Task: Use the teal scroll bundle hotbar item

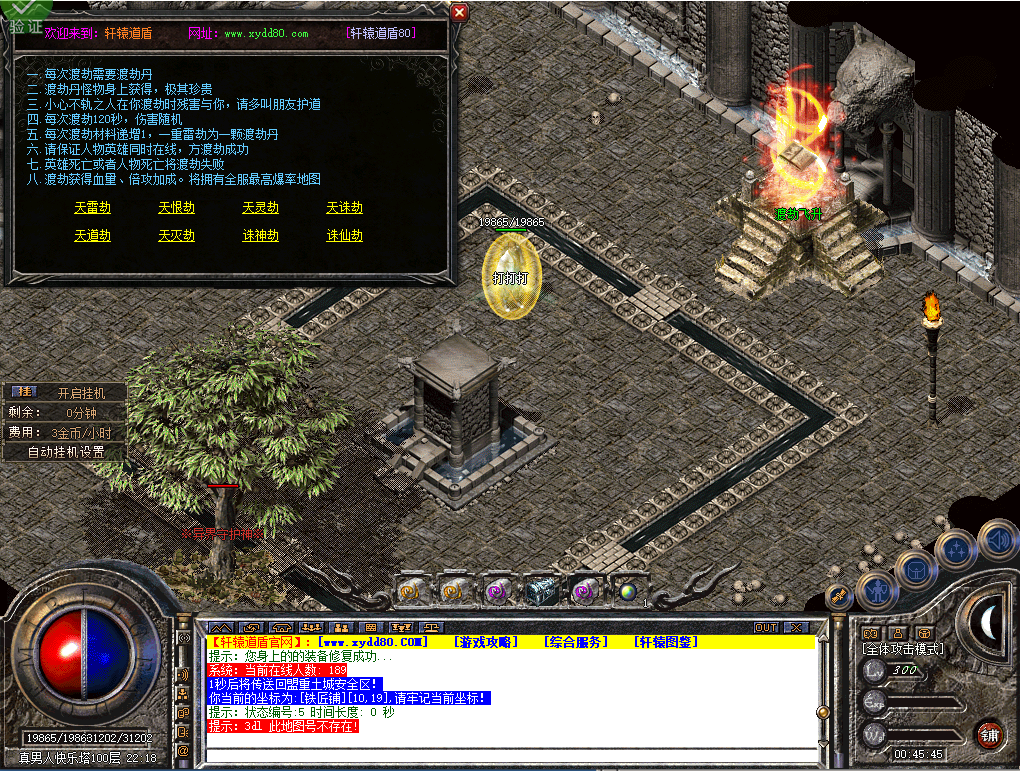Action: [540, 590]
